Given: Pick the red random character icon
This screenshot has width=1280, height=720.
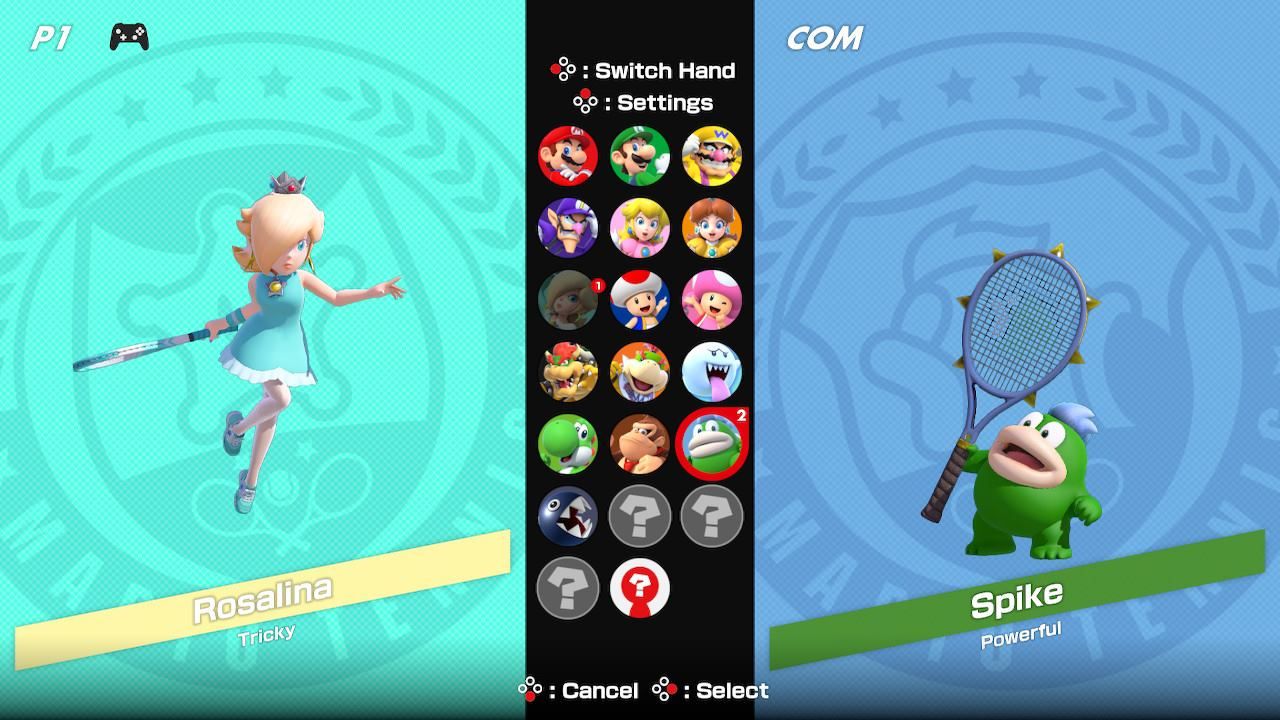Looking at the screenshot, I should click(641, 589).
